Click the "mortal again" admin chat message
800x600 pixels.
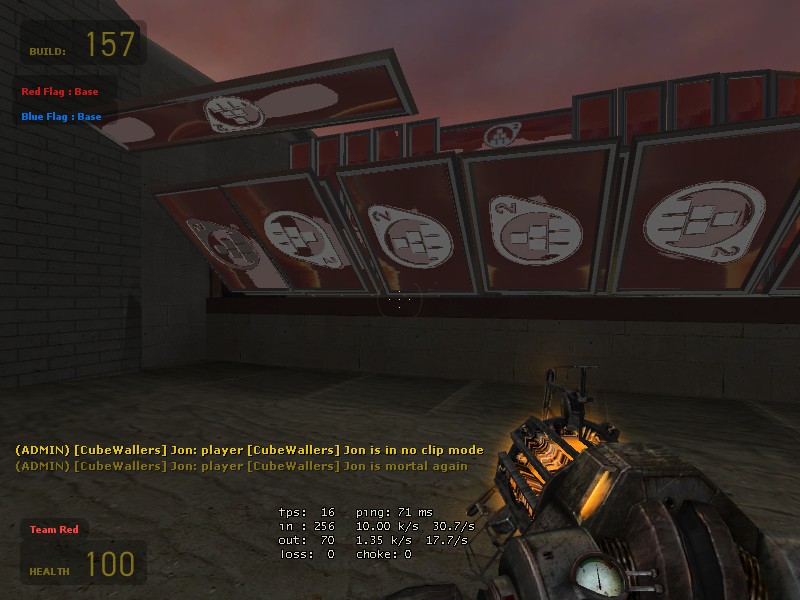coord(241,466)
